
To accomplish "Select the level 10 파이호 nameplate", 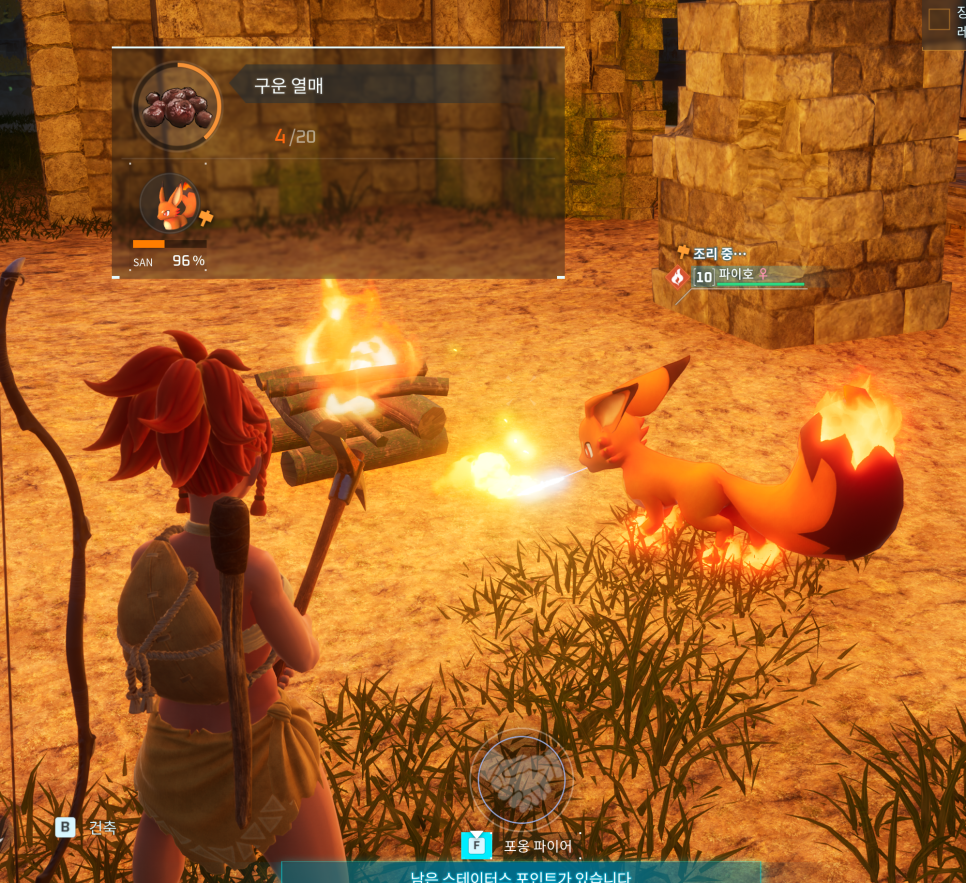I will pos(747,275).
